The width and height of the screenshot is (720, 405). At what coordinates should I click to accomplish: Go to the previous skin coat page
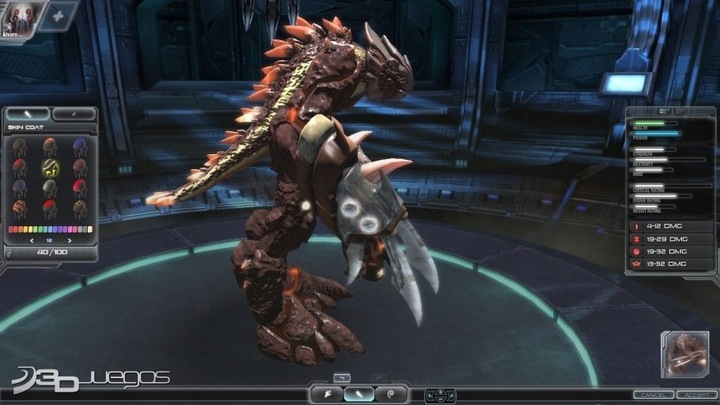coord(32,241)
